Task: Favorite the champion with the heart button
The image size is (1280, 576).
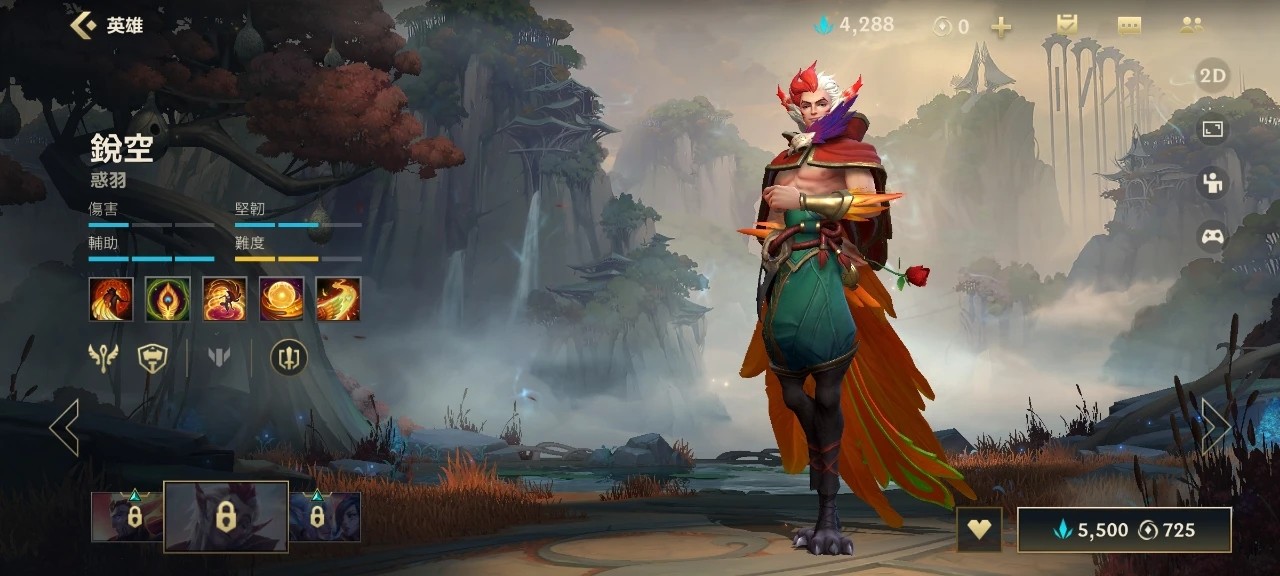Action: pos(979,530)
